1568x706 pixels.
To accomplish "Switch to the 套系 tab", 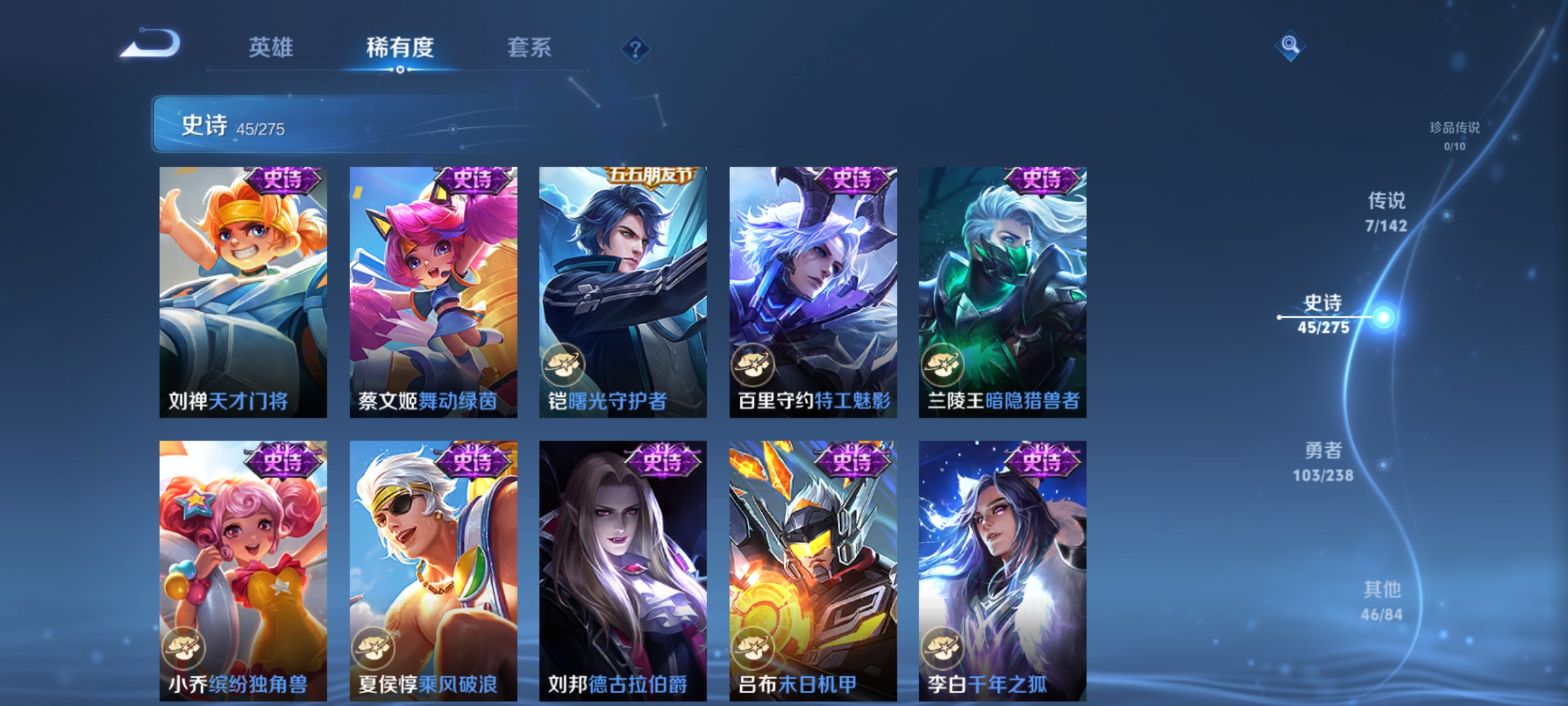I will click(x=531, y=47).
